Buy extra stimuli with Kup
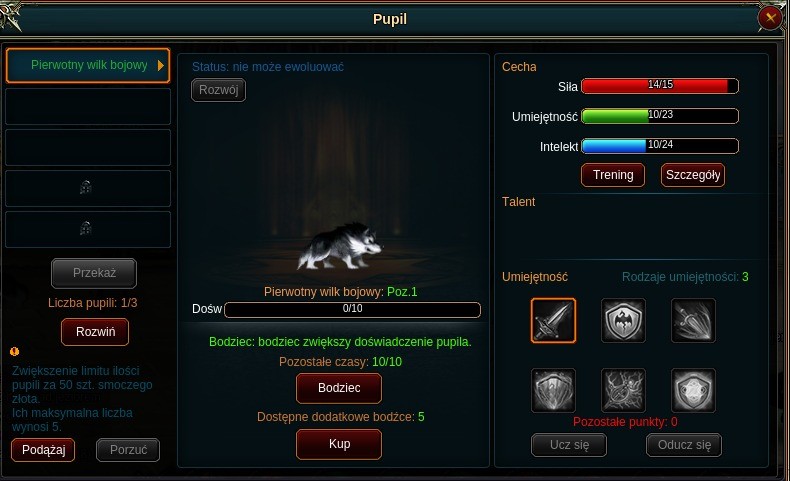 (339, 443)
